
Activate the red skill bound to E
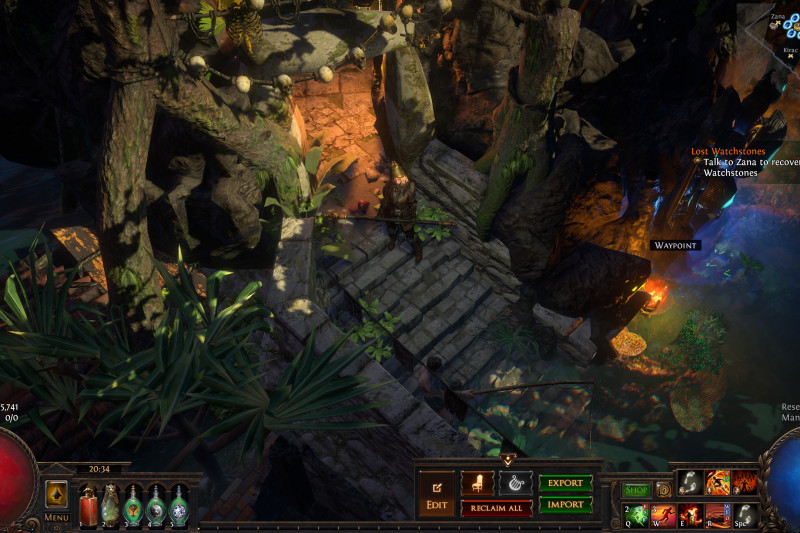click(x=691, y=515)
